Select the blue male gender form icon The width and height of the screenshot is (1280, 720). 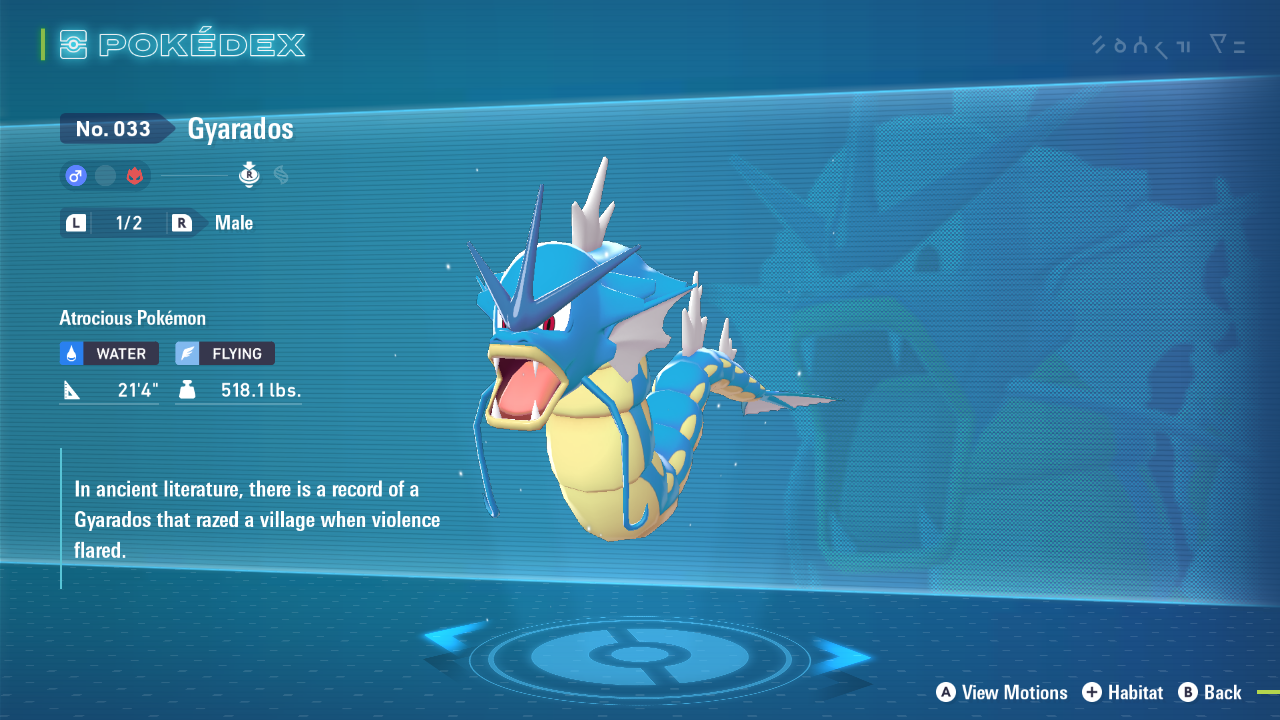(76, 176)
